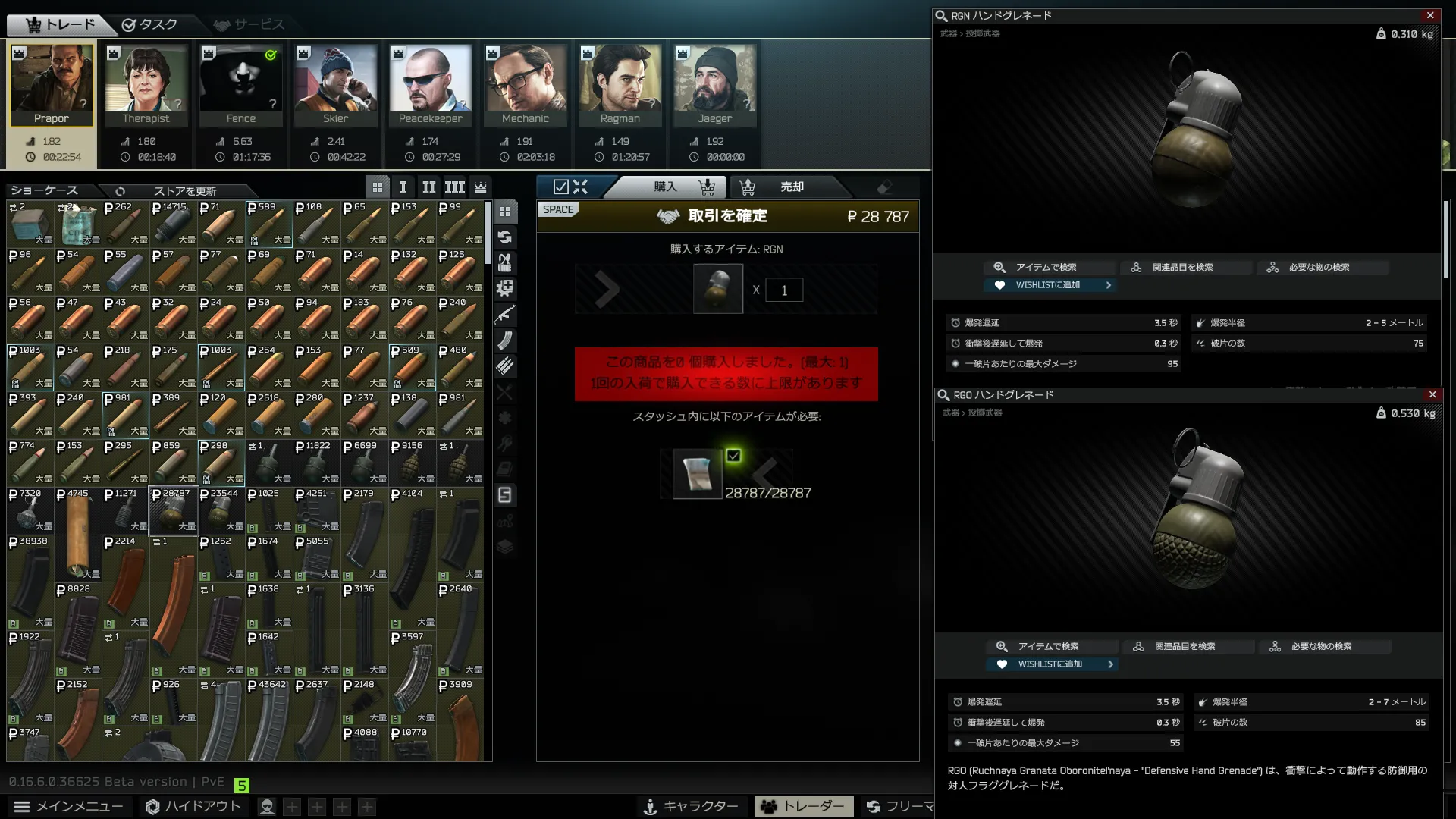Image resolution: width=1456 pixels, height=819 pixels.
Task: Click the purchase quantity input field
Action: pyautogui.click(x=783, y=290)
